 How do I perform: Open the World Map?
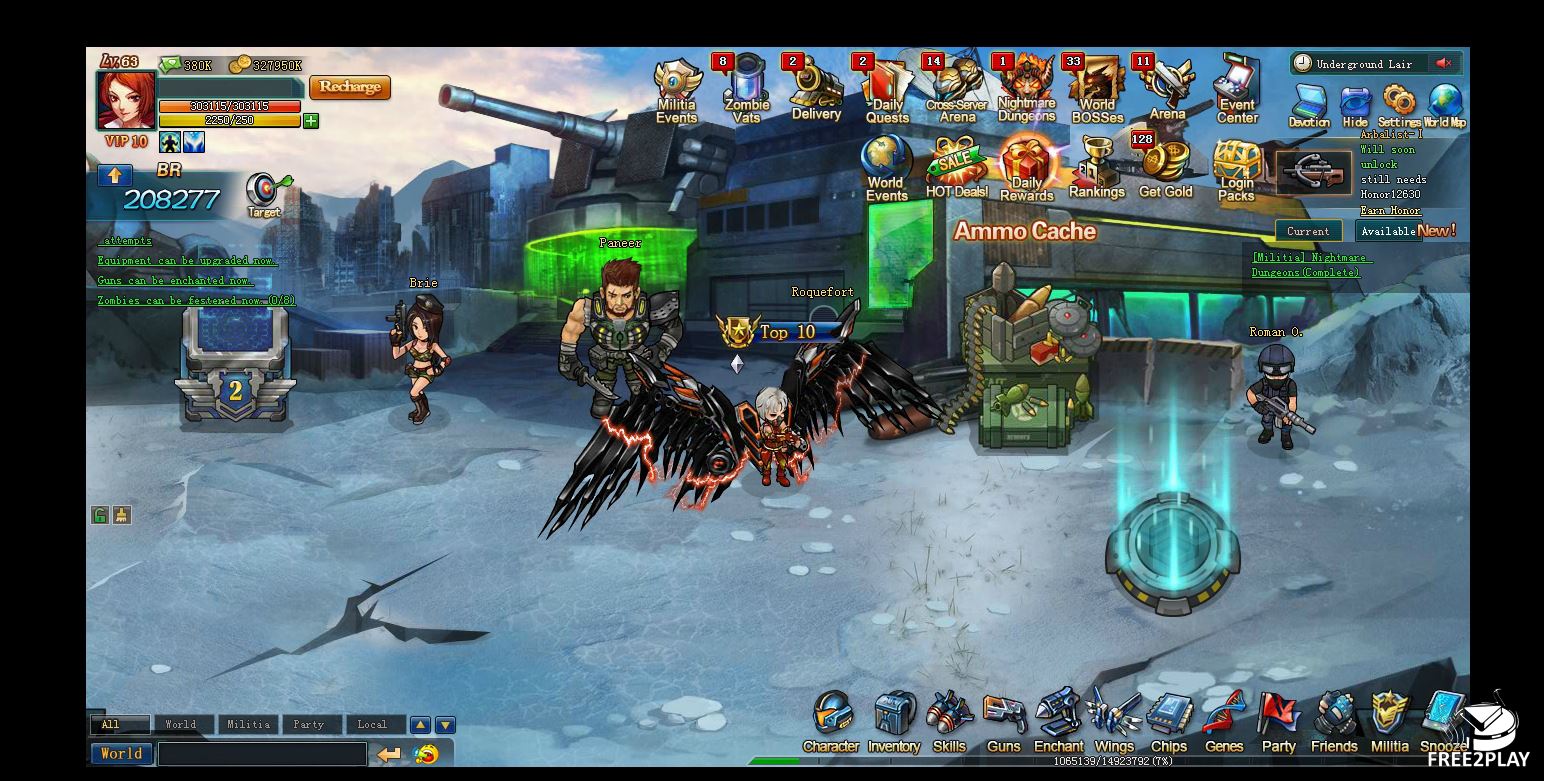(x=1445, y=105)
